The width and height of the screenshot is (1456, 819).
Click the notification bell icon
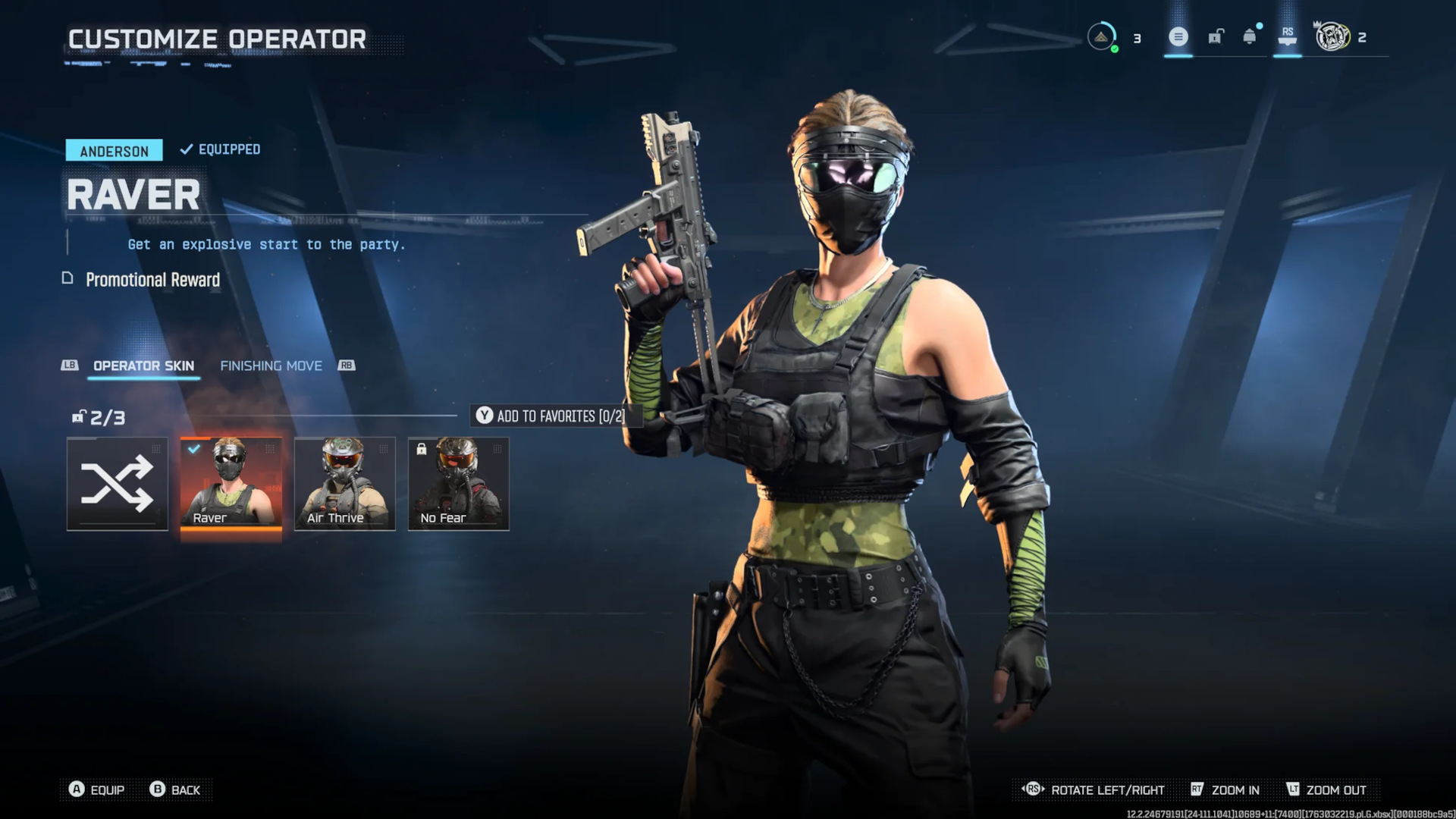pyautogui.click(x=1247, y=36)
